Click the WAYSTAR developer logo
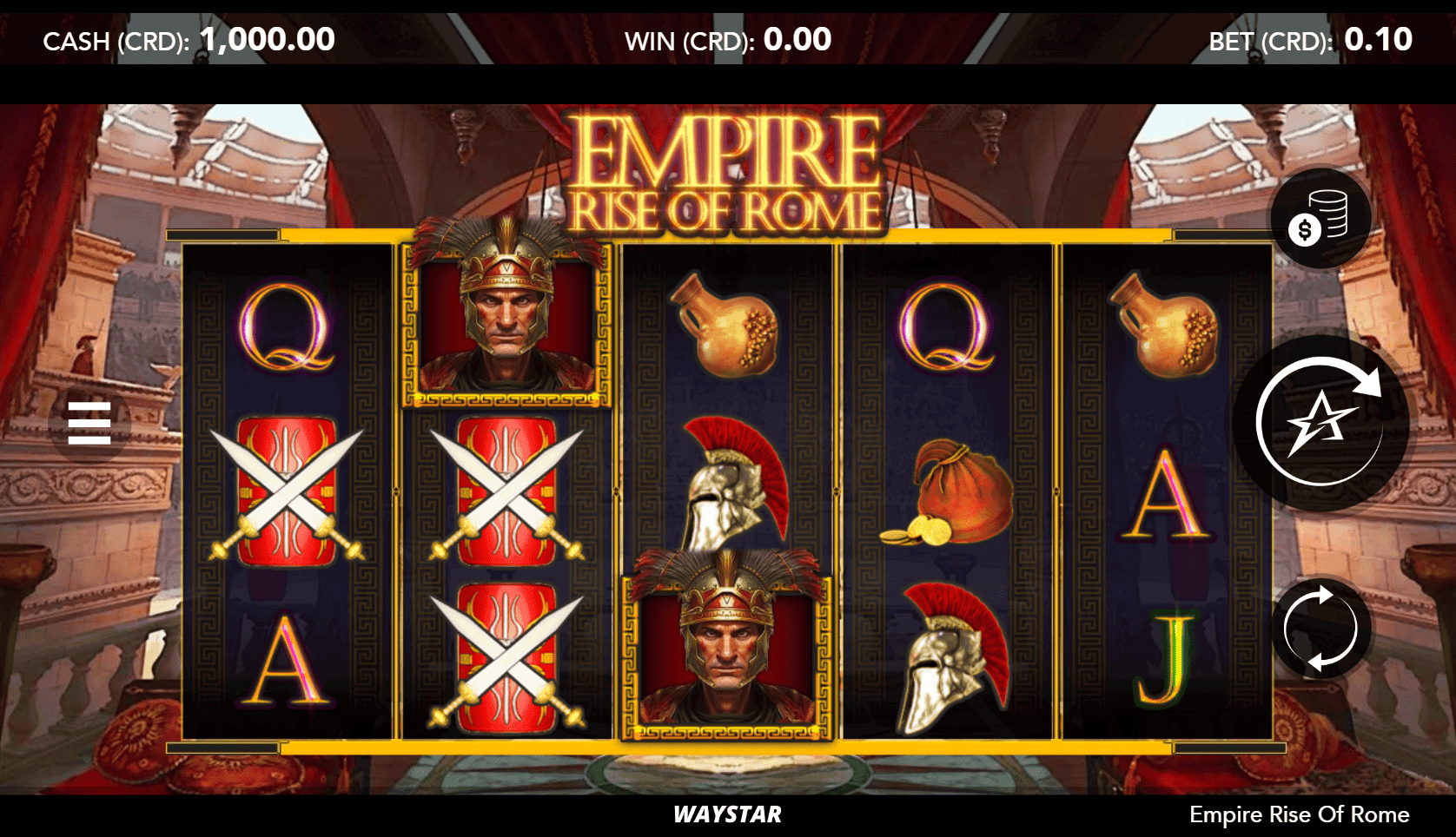This screenshot has height=837, width=1456. pyautogui.click(x=728, y=815)
